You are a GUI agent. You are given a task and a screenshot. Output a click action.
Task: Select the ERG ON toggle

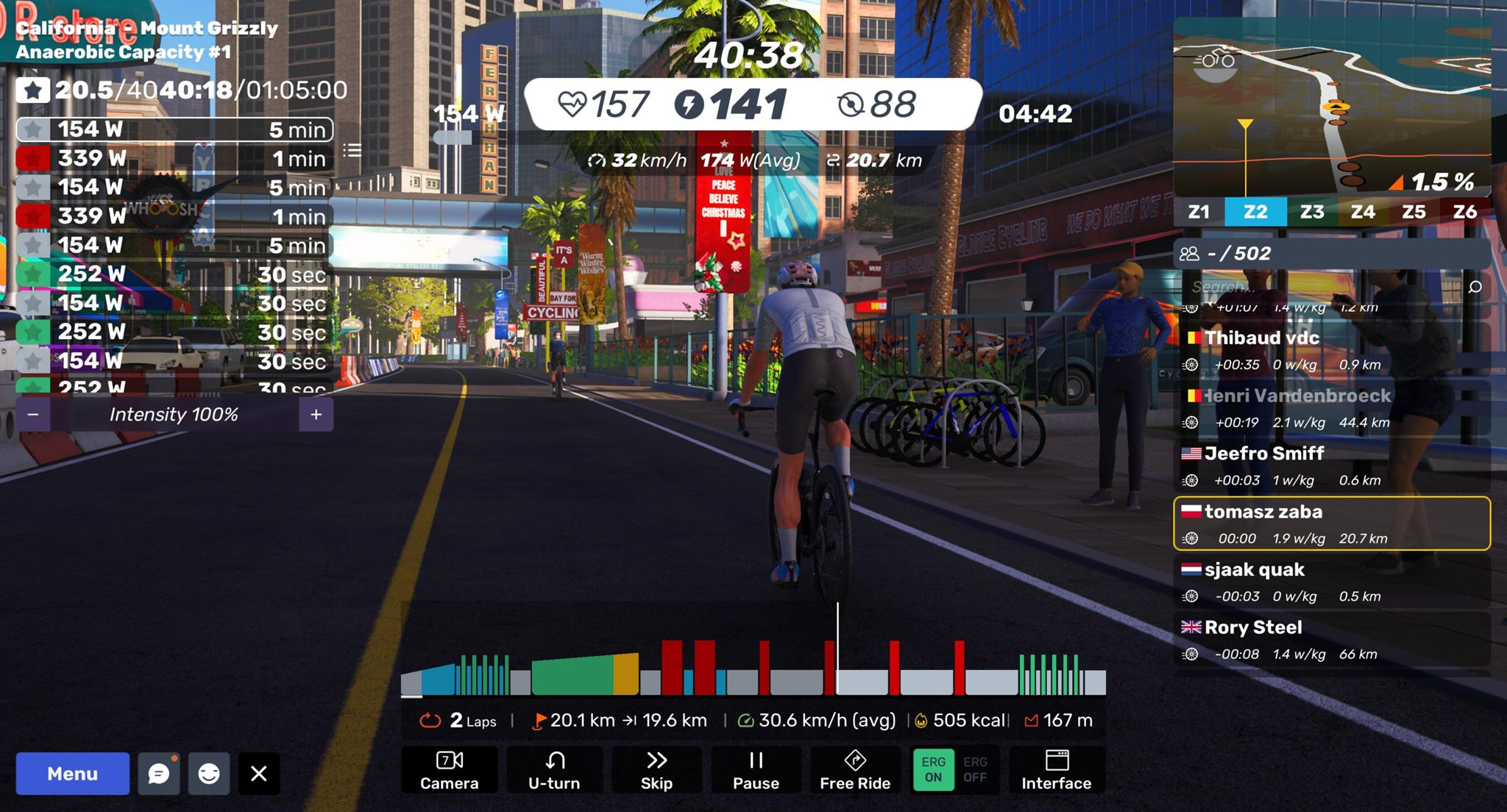click(x=933, y=769)
